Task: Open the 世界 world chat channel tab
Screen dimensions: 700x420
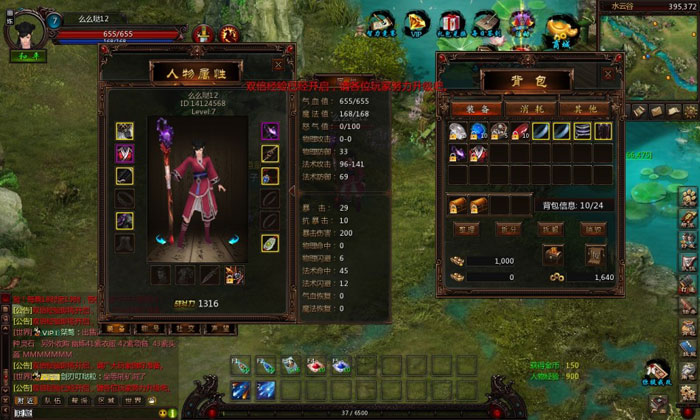Action: coord(133,400)
